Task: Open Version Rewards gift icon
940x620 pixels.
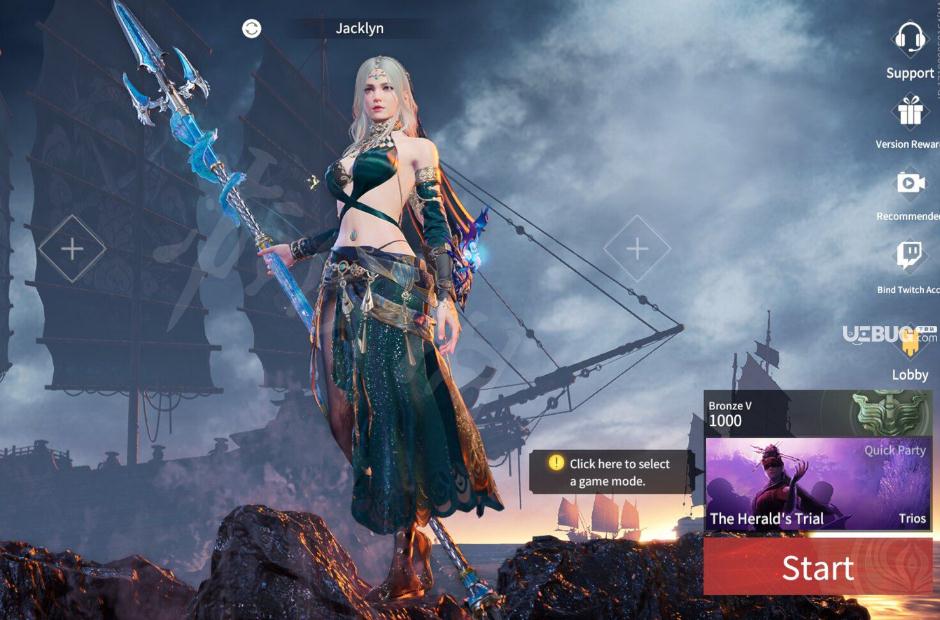Action: 910,112
